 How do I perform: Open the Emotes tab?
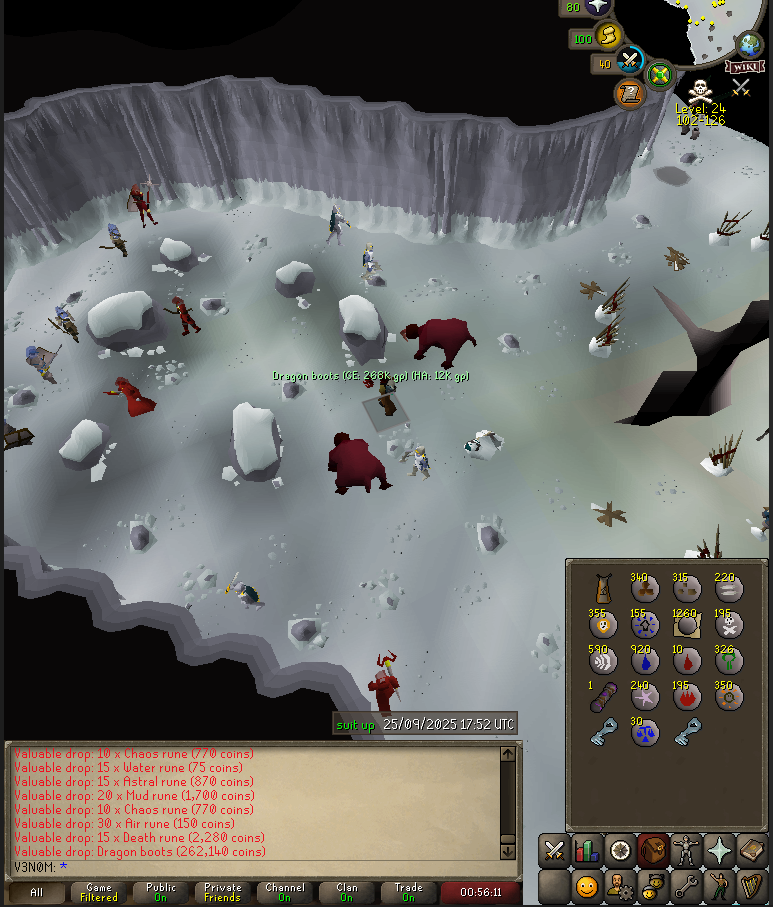pos(719,886)
